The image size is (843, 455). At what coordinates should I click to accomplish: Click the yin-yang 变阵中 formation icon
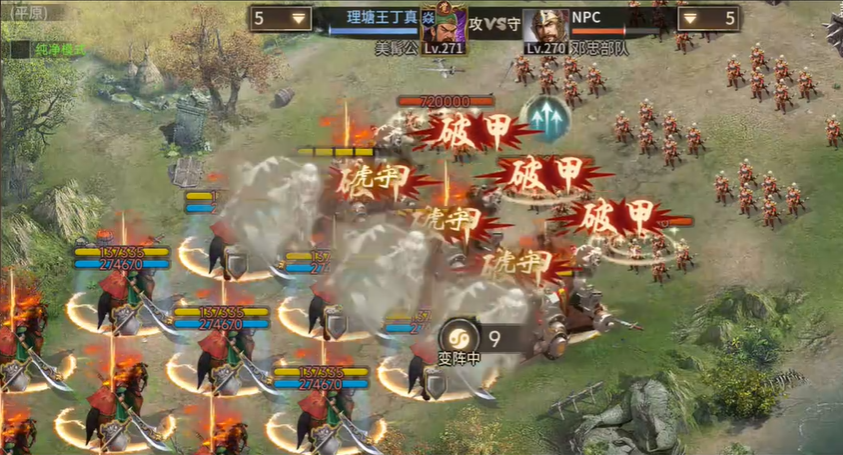coord(459,336)
